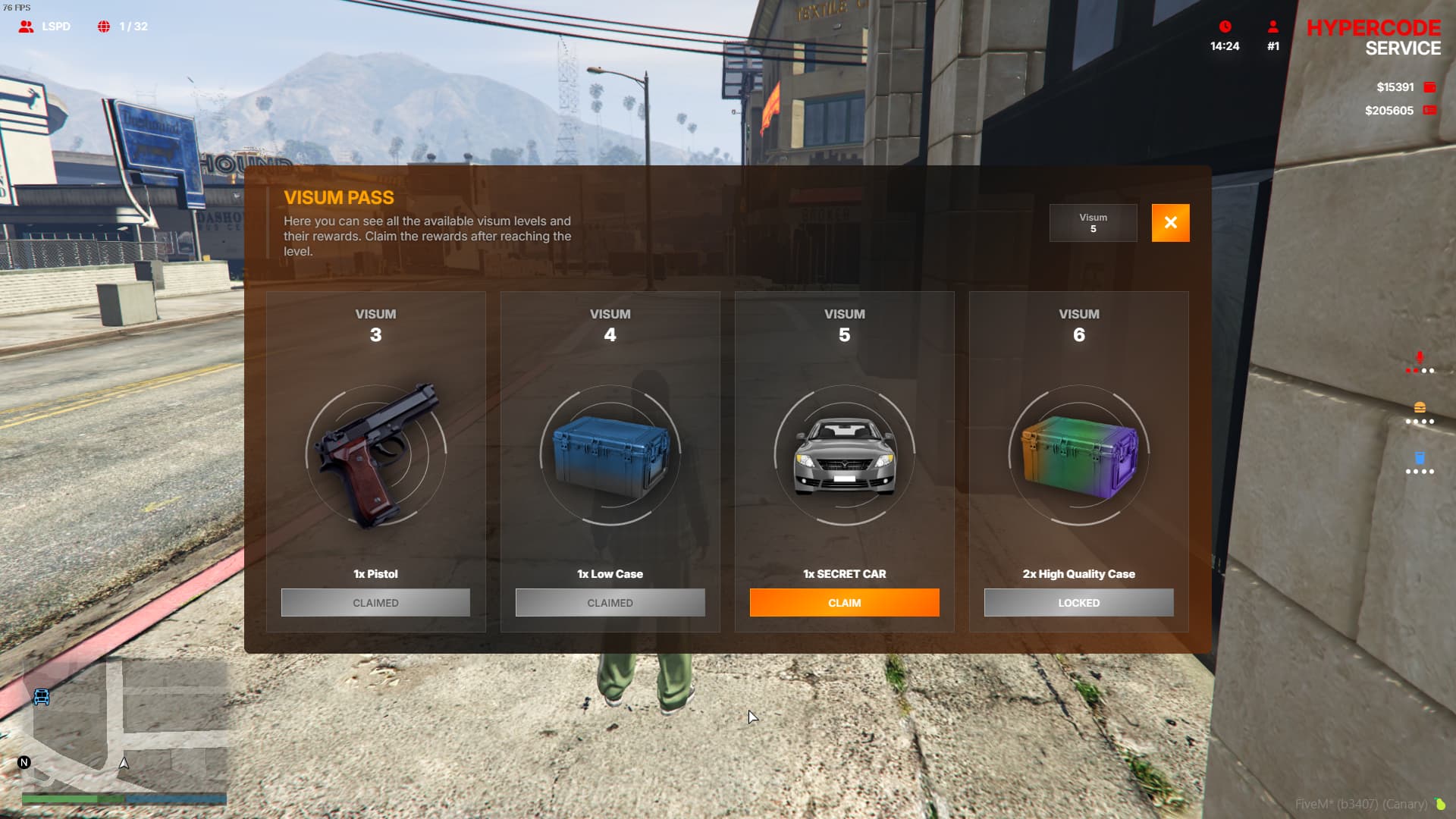Viewport: 1456px width, 819px height.
Task: Click the Claimed button under the Pistol
Action: point(375,603)
